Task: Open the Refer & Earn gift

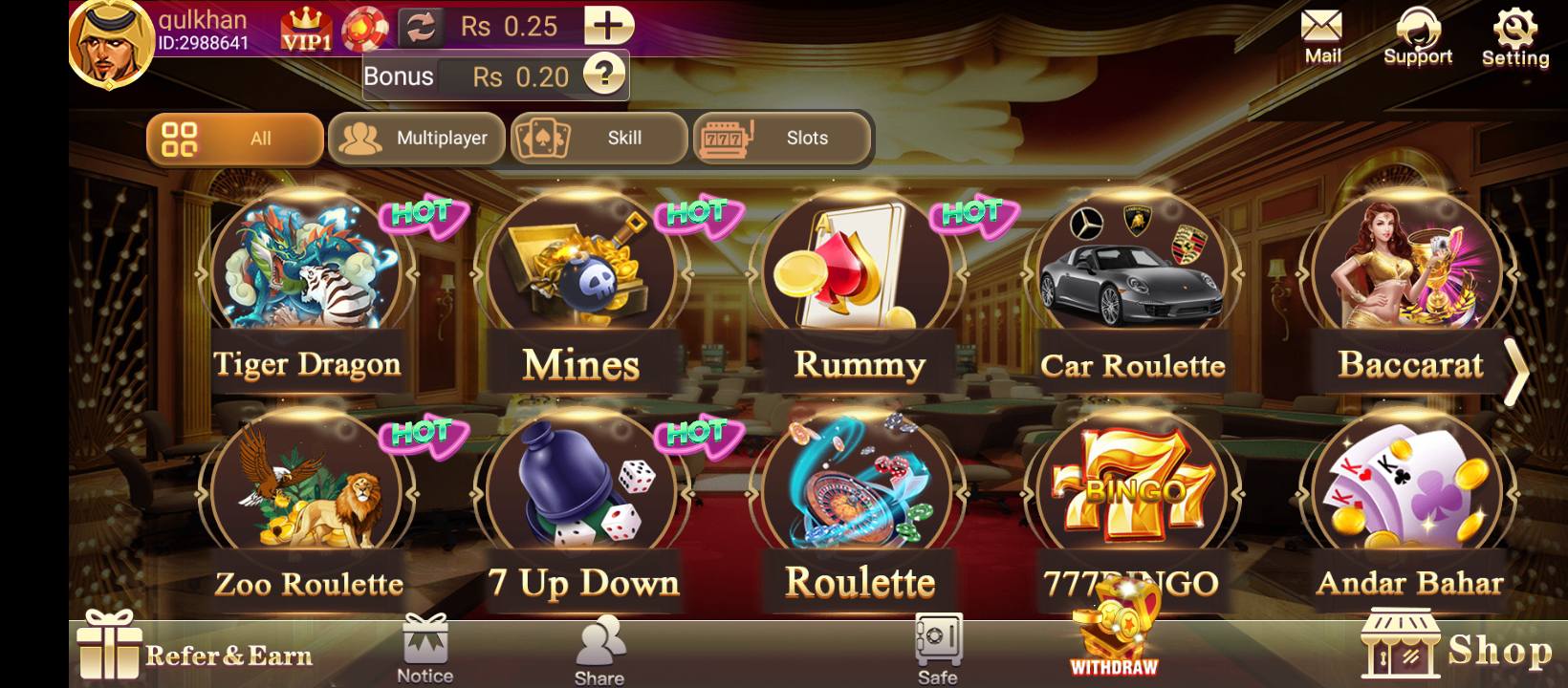Action: pyautogui.click(x=196, y=650)
